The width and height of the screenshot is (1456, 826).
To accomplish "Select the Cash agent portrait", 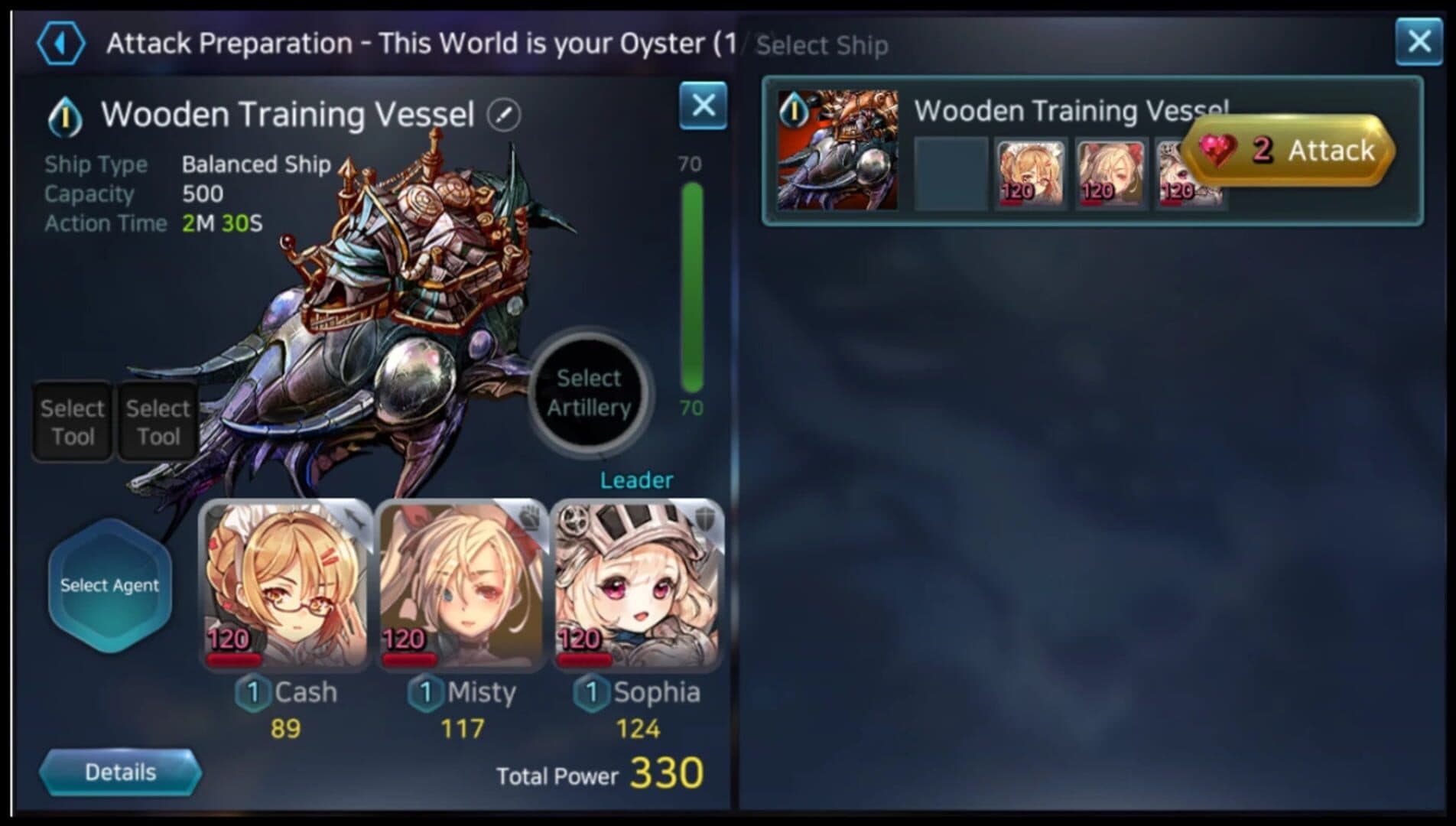I will tap(285, 585).
